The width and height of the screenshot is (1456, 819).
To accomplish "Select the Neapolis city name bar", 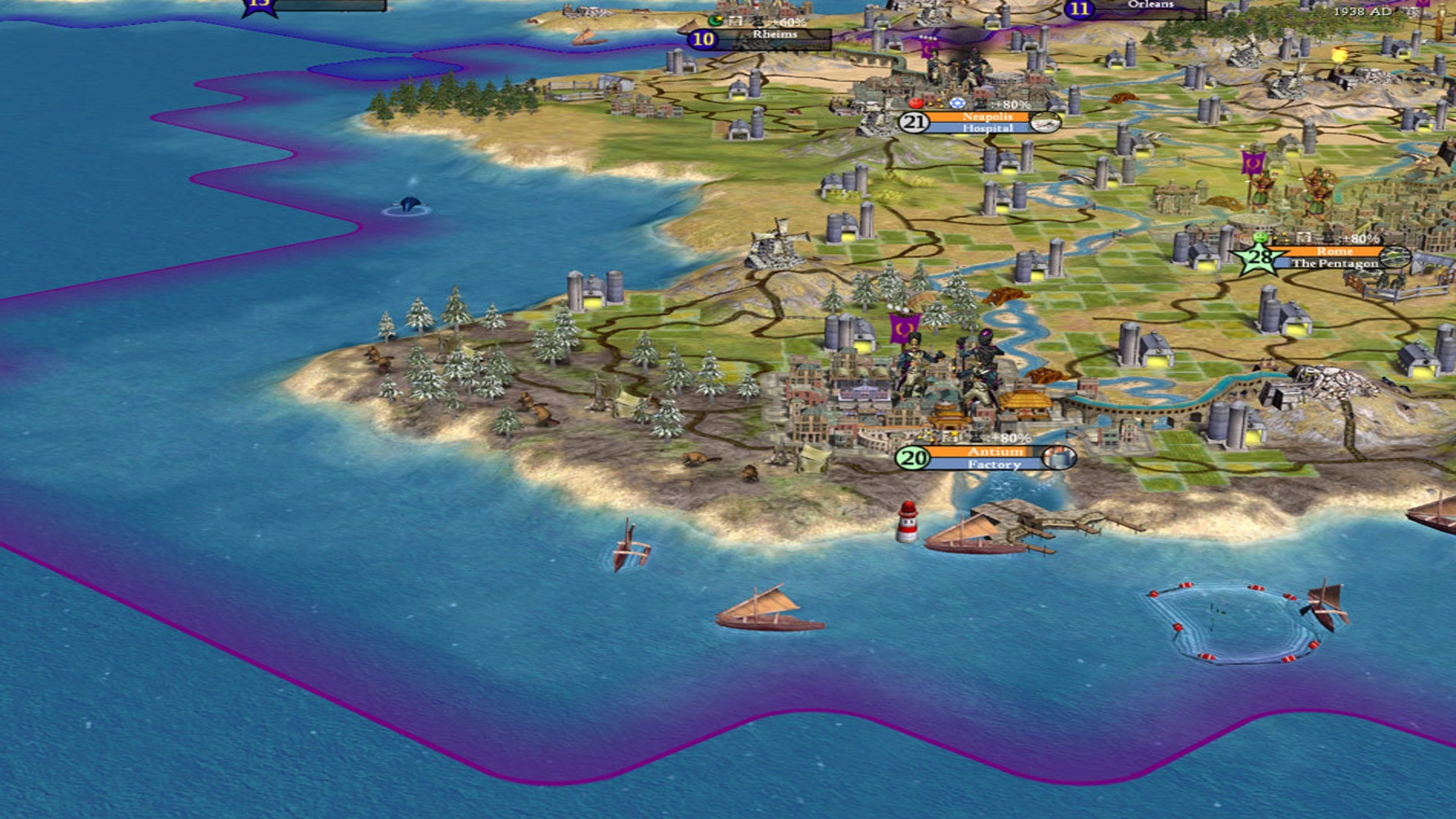I will tap(987, 118).
